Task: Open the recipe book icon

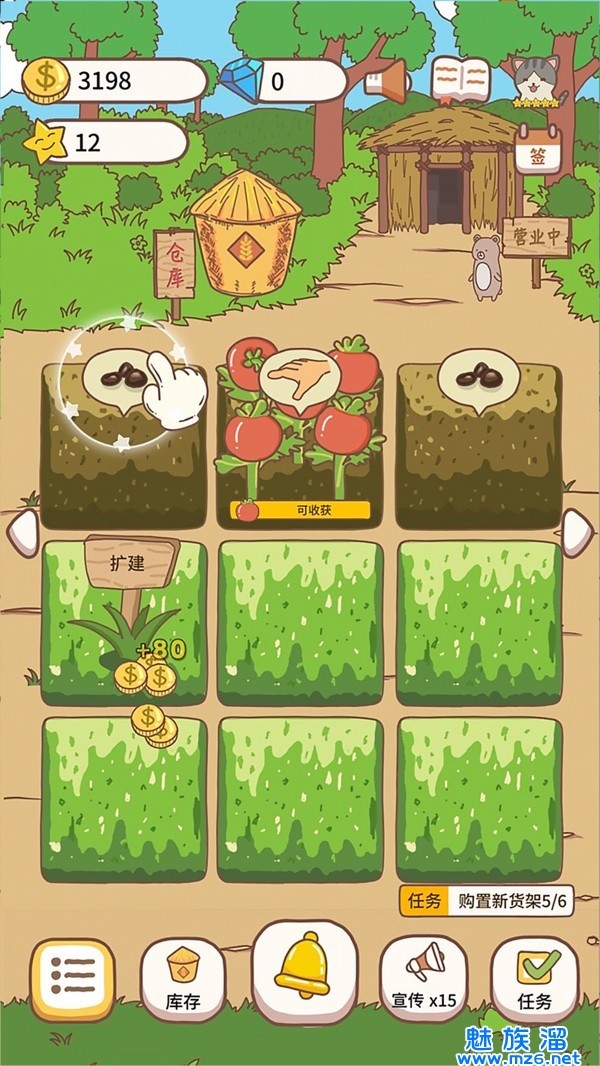Action: tap(461, 80)
